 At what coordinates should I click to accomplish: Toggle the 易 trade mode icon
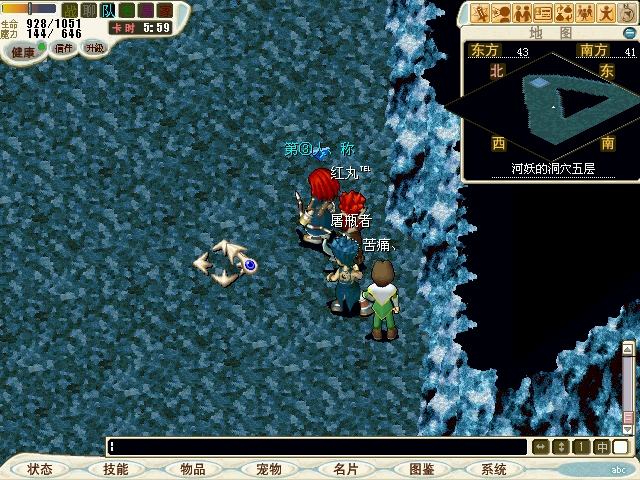(146, 10)
